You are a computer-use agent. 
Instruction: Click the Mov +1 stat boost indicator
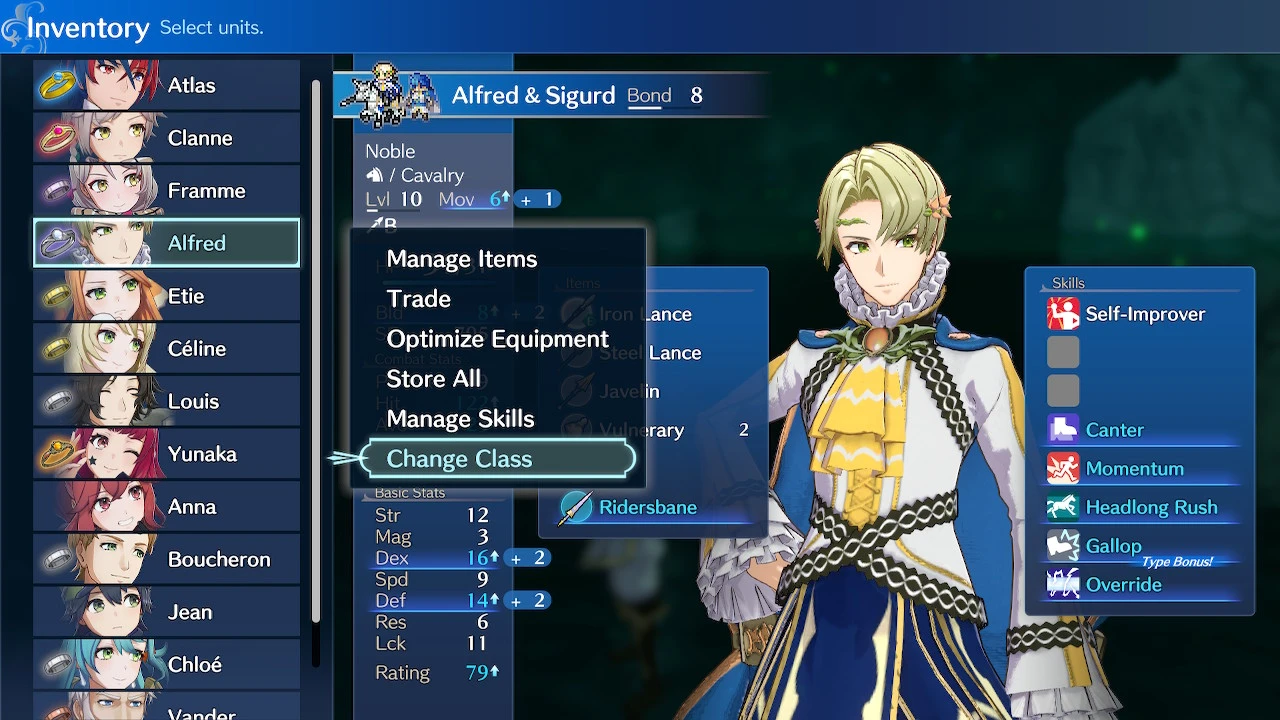(x=538, y=199)
